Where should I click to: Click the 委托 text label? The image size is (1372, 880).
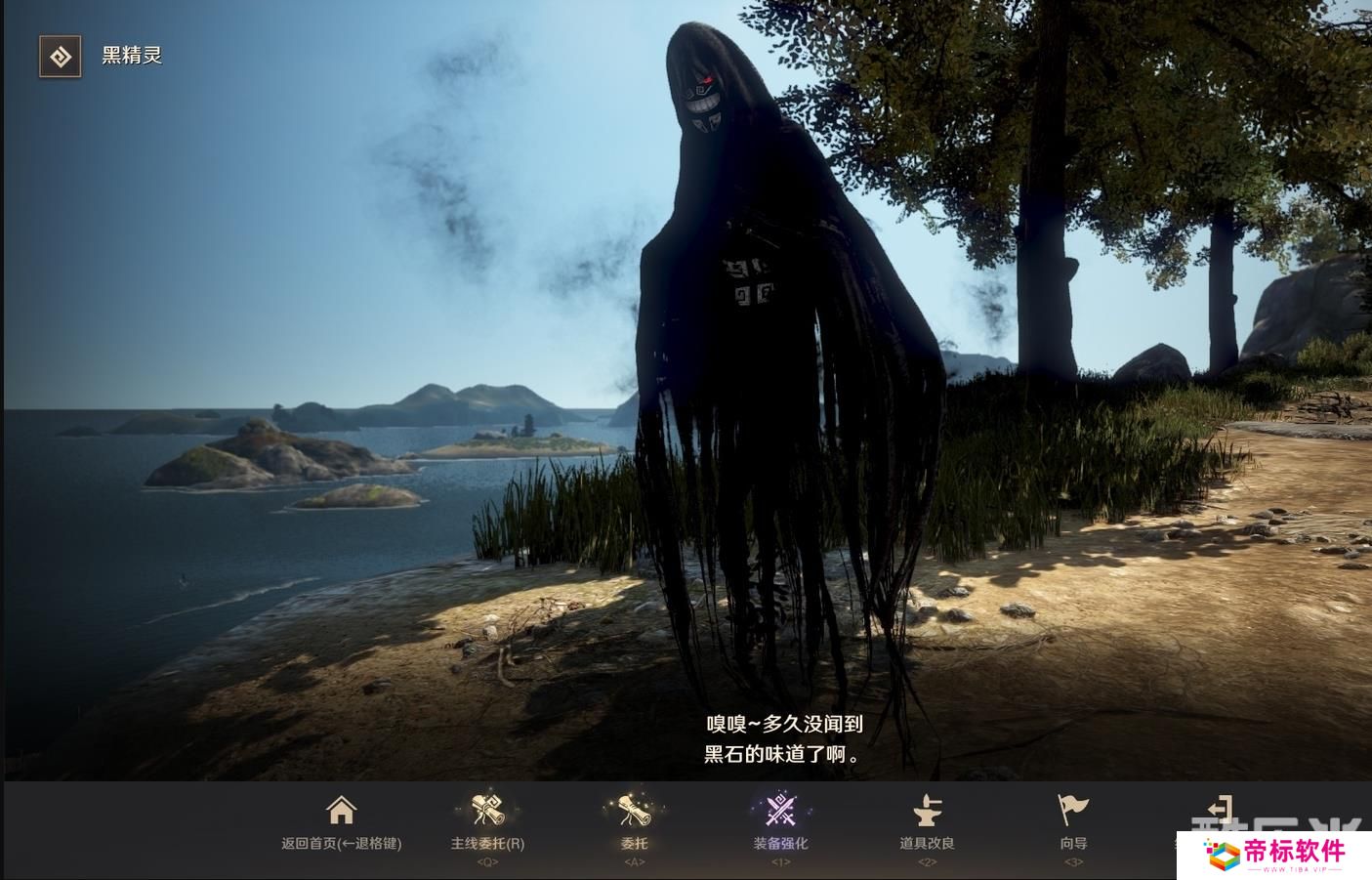tap(634, 844)
